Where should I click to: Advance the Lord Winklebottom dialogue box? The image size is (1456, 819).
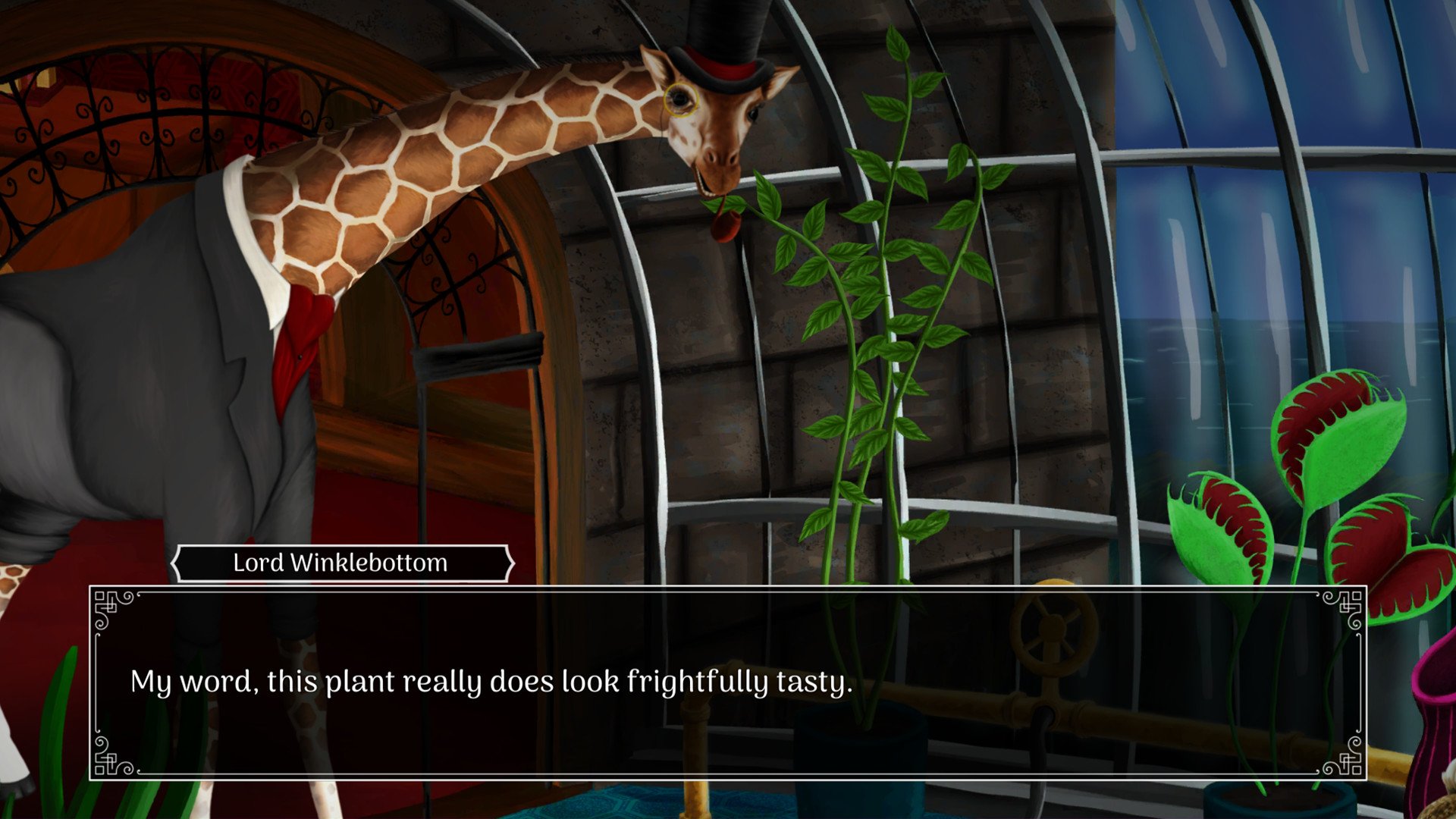(x=726, y=682)
